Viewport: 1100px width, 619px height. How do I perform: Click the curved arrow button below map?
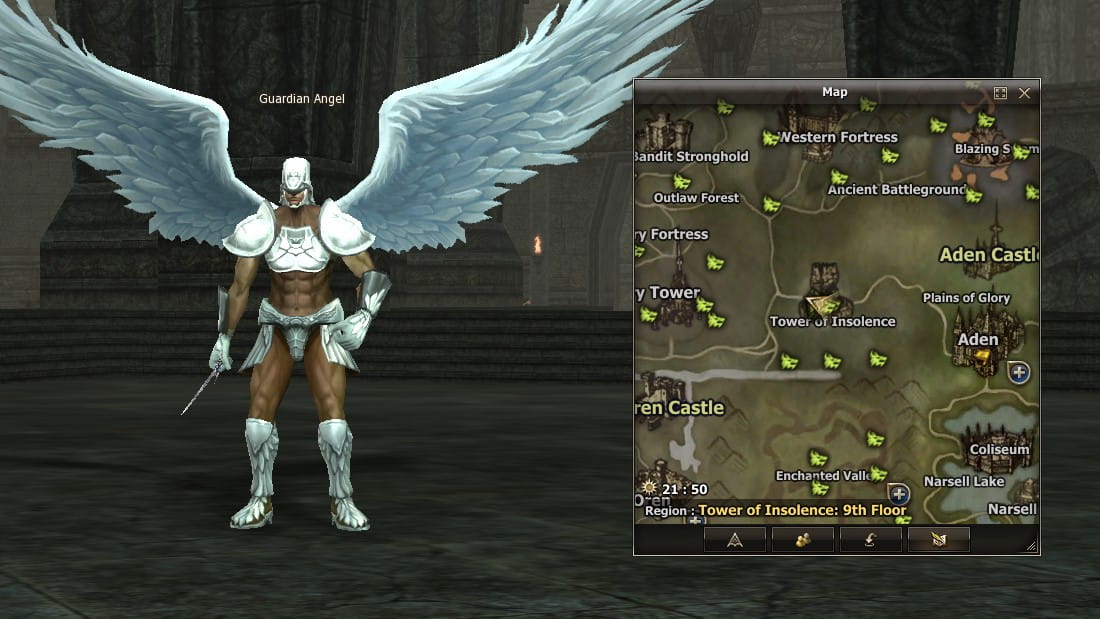(x=870, y=540)
